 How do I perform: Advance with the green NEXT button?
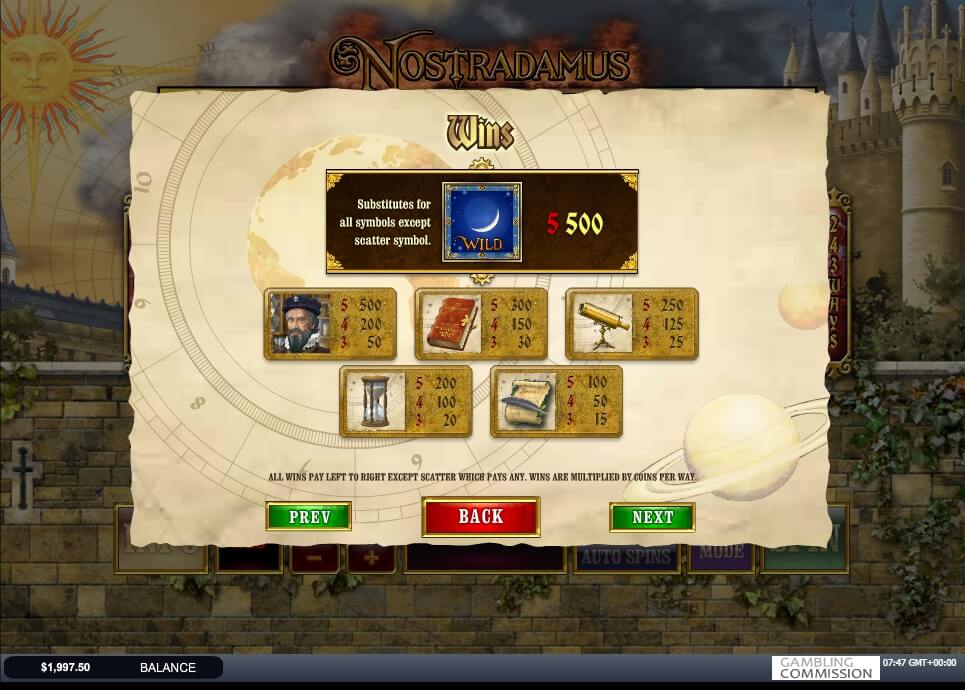click(x=652, y=517)
